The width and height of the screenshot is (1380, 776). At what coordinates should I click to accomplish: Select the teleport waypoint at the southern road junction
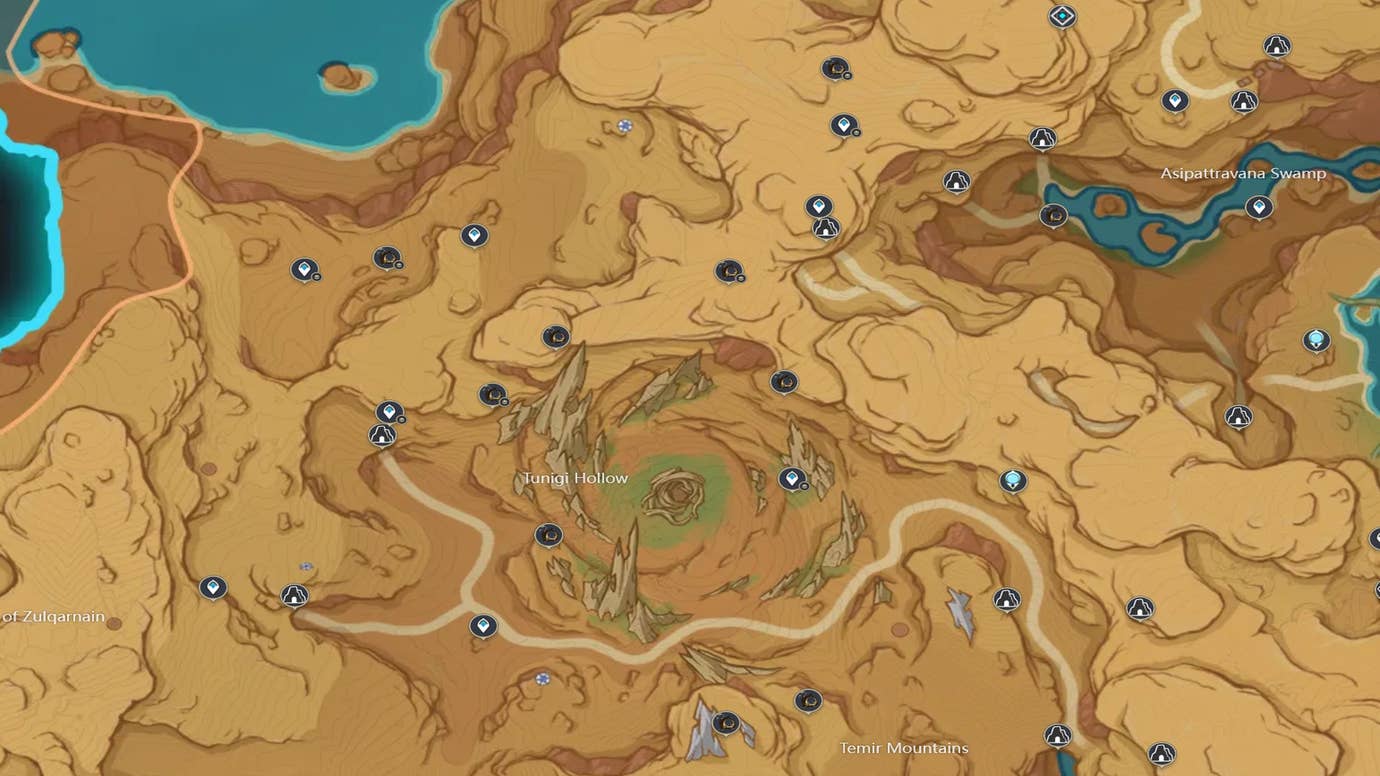(484, 624)
